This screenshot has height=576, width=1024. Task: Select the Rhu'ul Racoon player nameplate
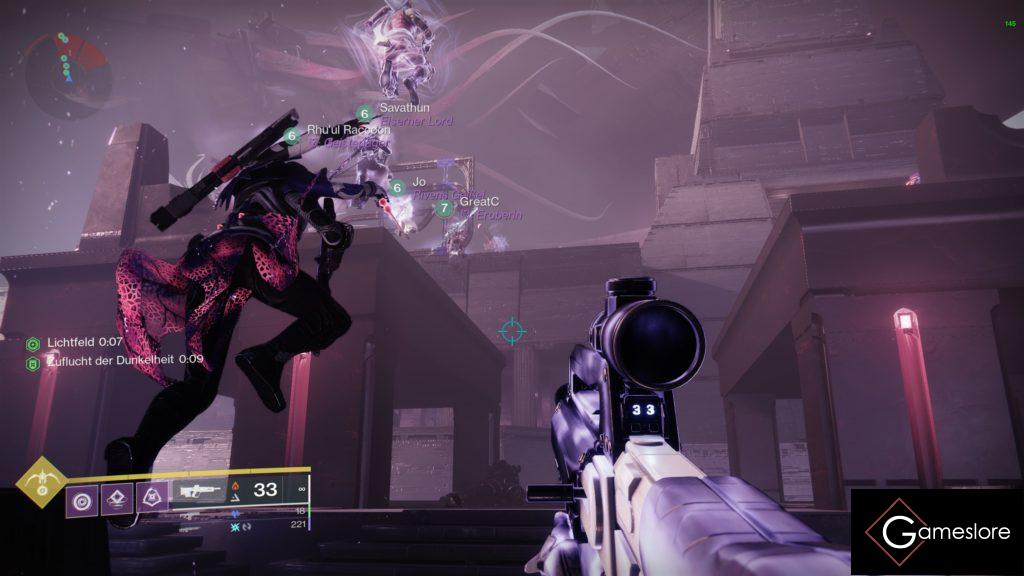point(347,130)
